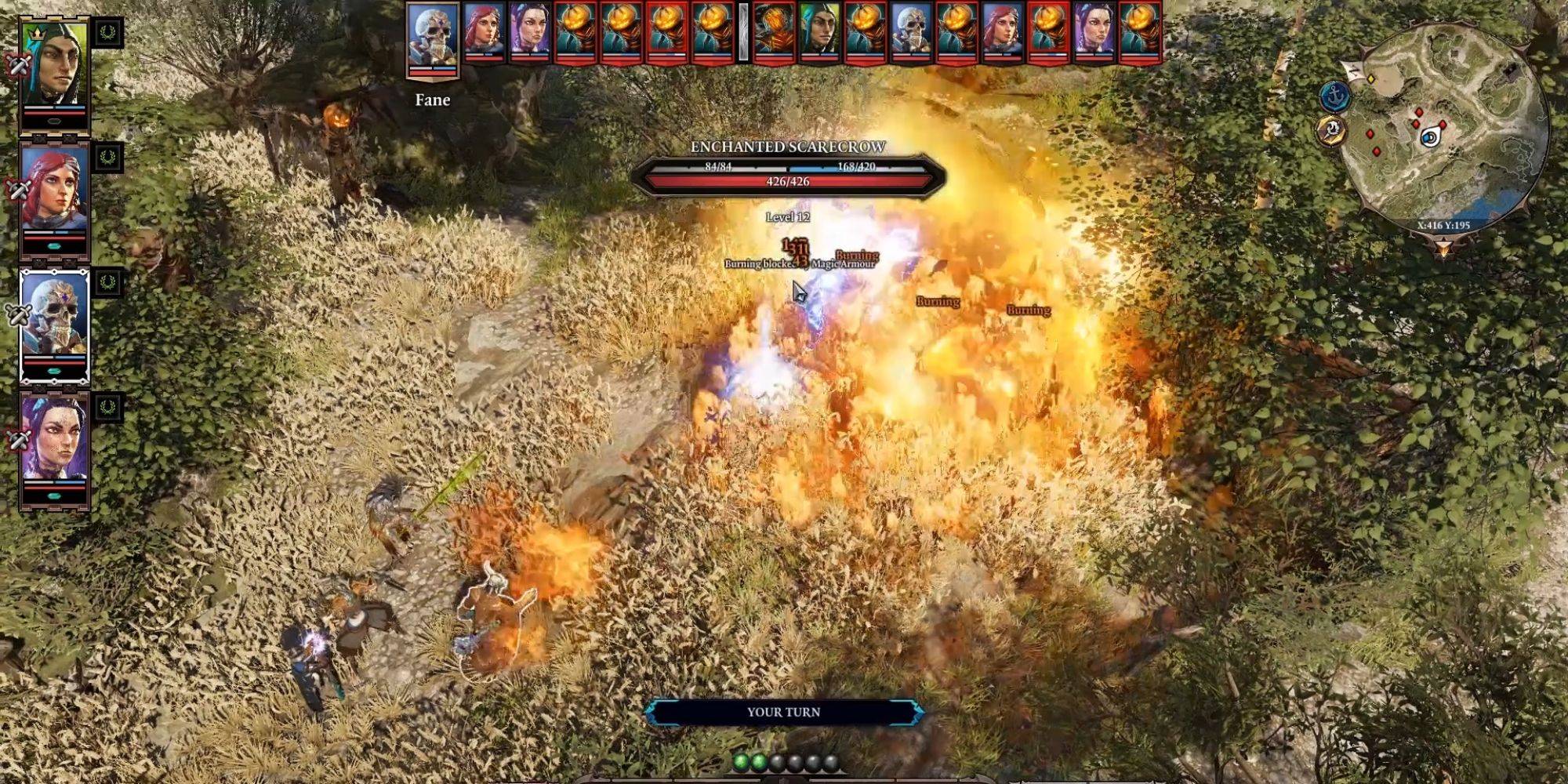Click the burning scarecrow portrait in turn order
Viewport: 1568px width, 784px height.
click(773, 33)
